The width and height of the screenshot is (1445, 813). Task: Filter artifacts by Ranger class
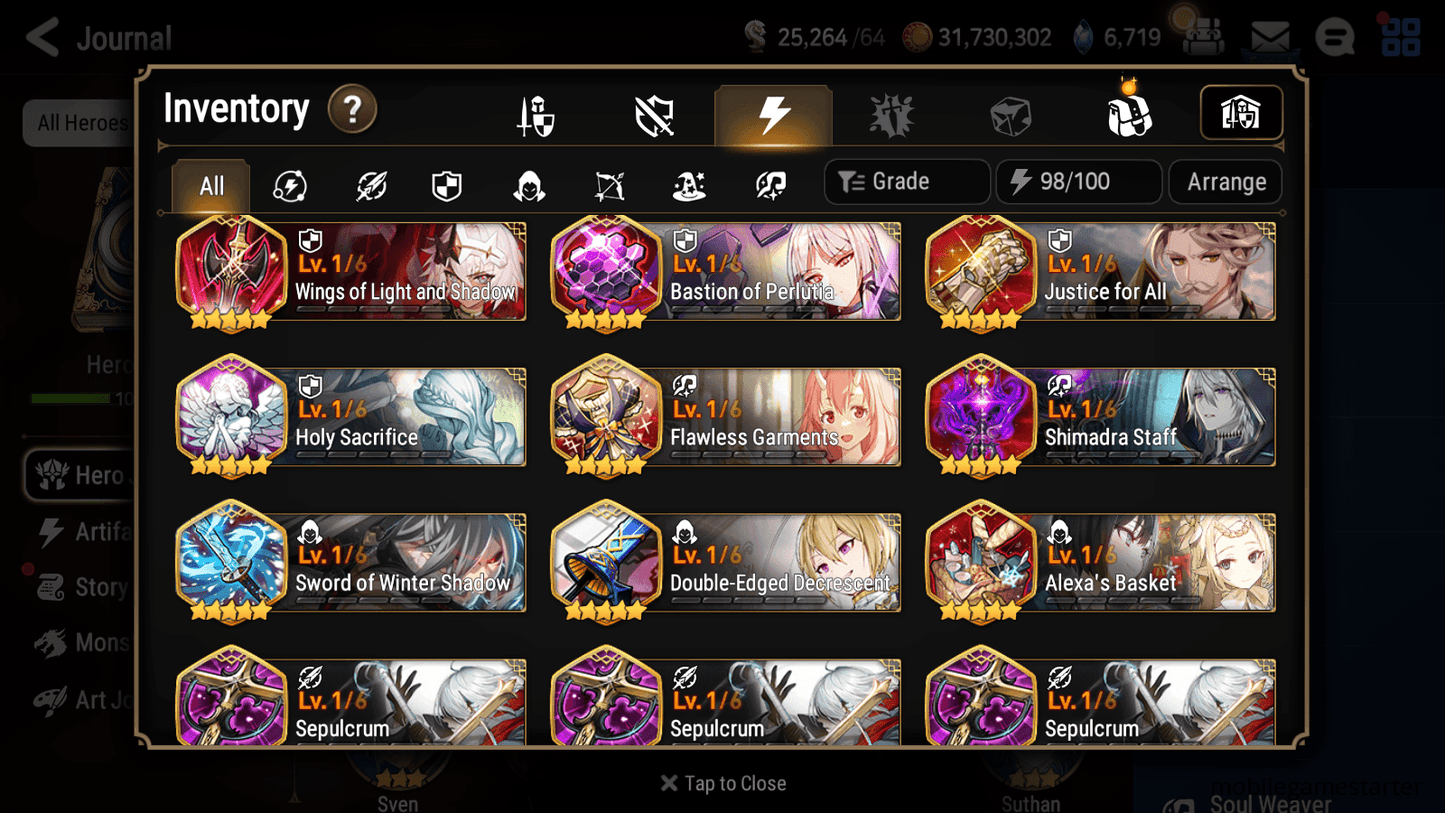(609, 183)
